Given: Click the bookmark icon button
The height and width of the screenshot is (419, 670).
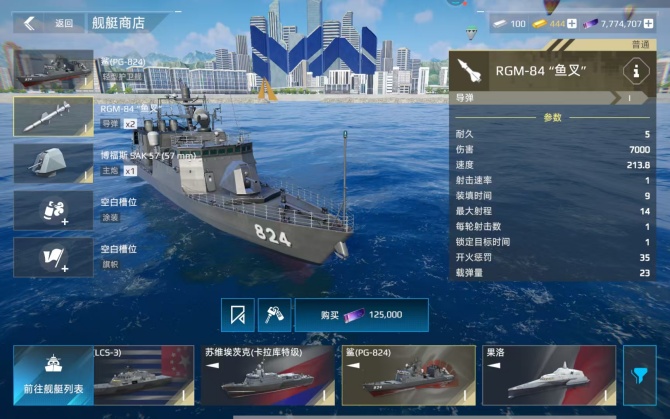Looking at the screenshot, I should [x=238, y=315].
